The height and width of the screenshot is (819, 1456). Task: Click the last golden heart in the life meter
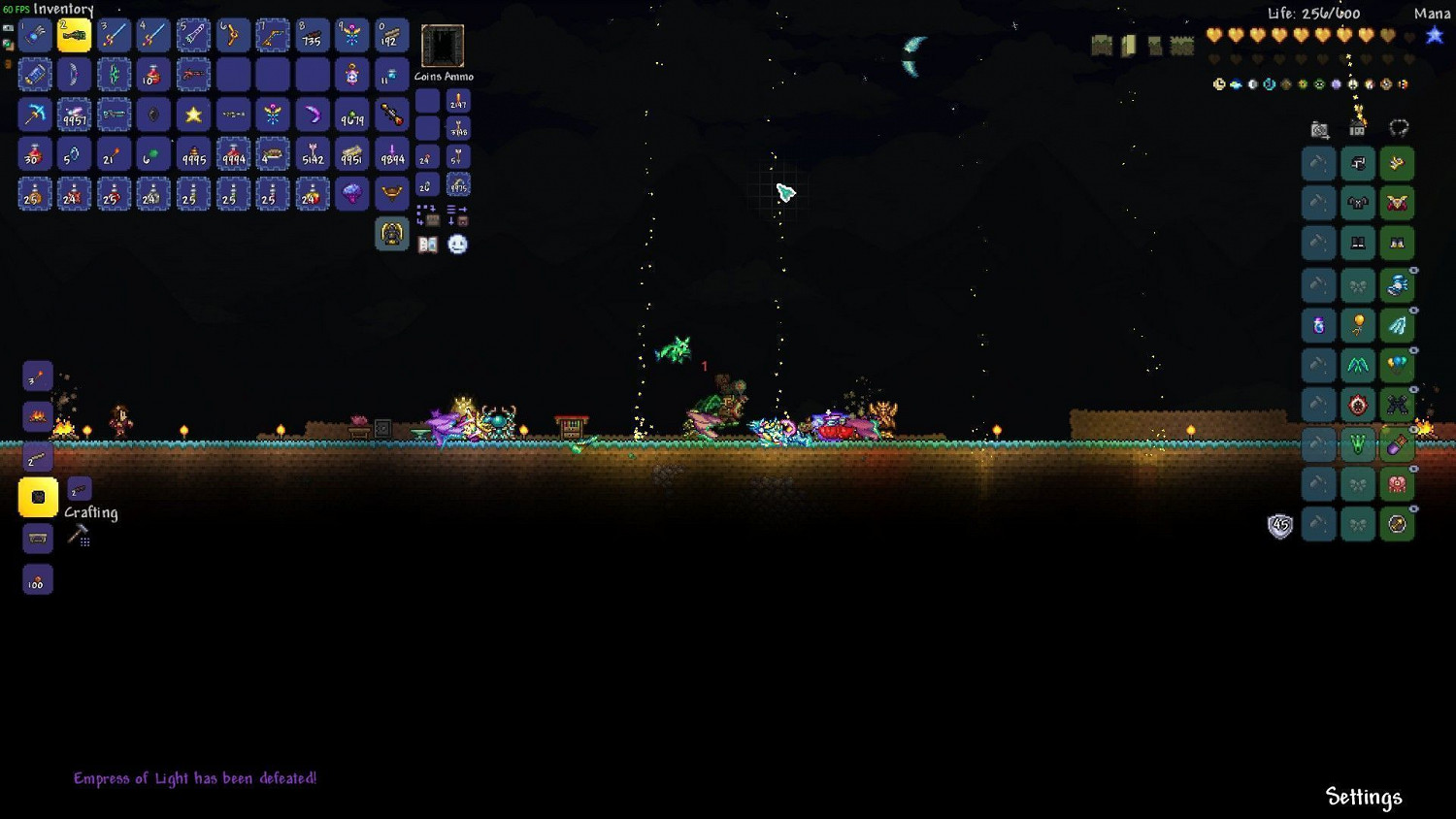pyautogui.click(x=1387, y=34)
